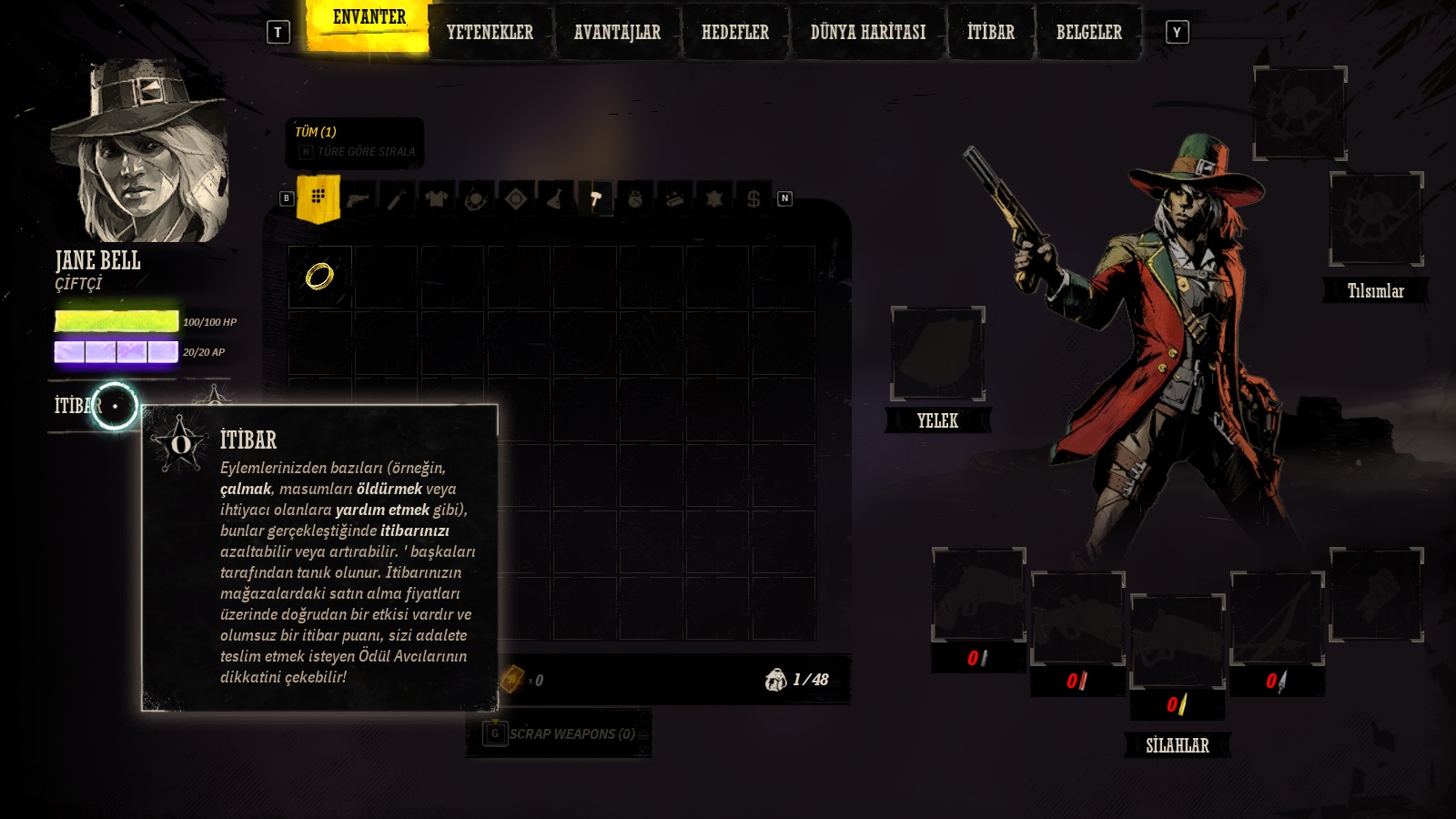Filter inventory by gold bar valuables icon
Screen dimensions: 1456x819
674,198
